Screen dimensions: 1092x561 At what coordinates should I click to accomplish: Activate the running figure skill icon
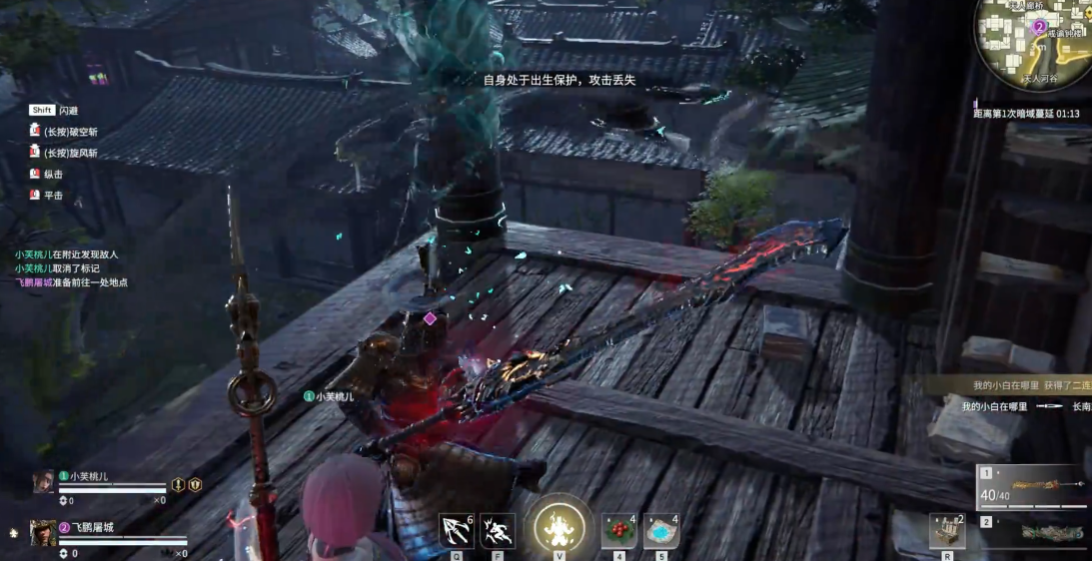(497, 530)
